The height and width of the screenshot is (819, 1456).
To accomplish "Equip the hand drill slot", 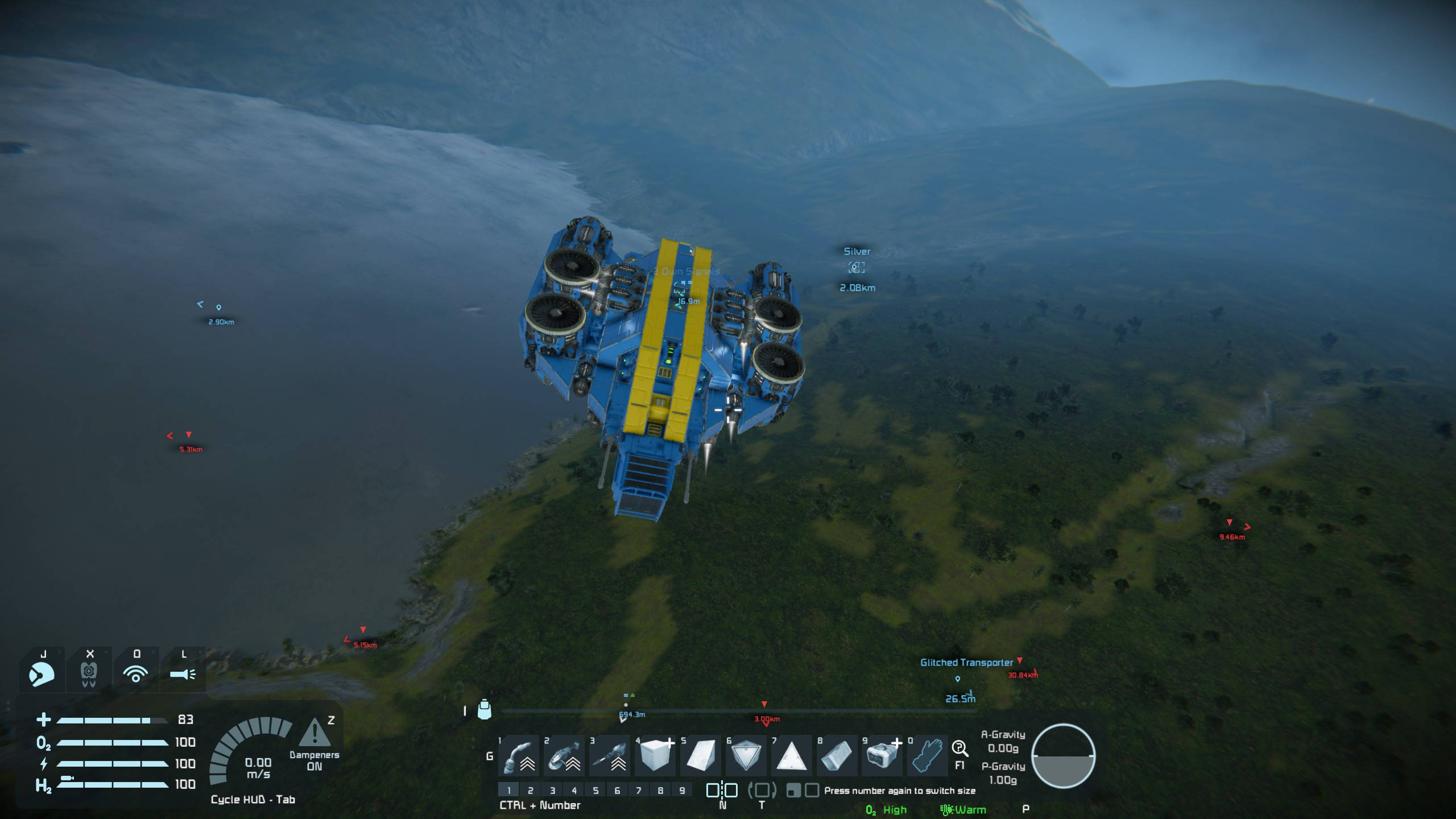I will point(609,756).
